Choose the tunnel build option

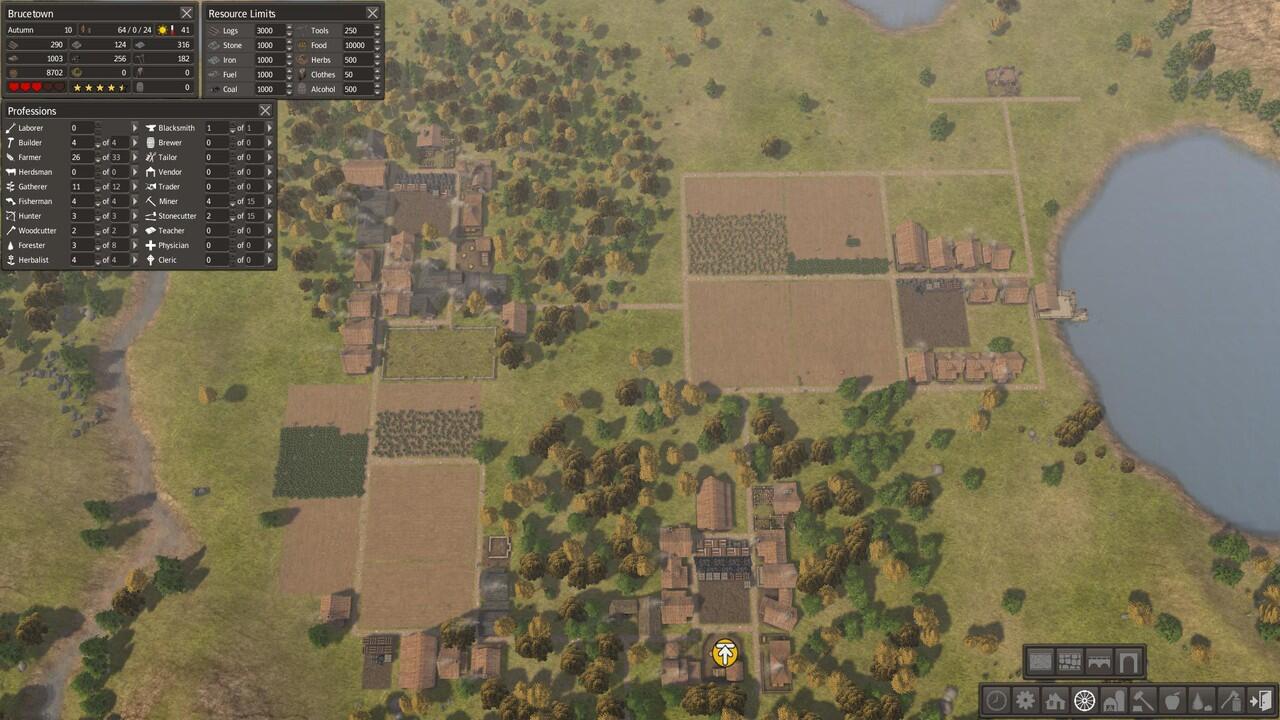coord(1128,662)
